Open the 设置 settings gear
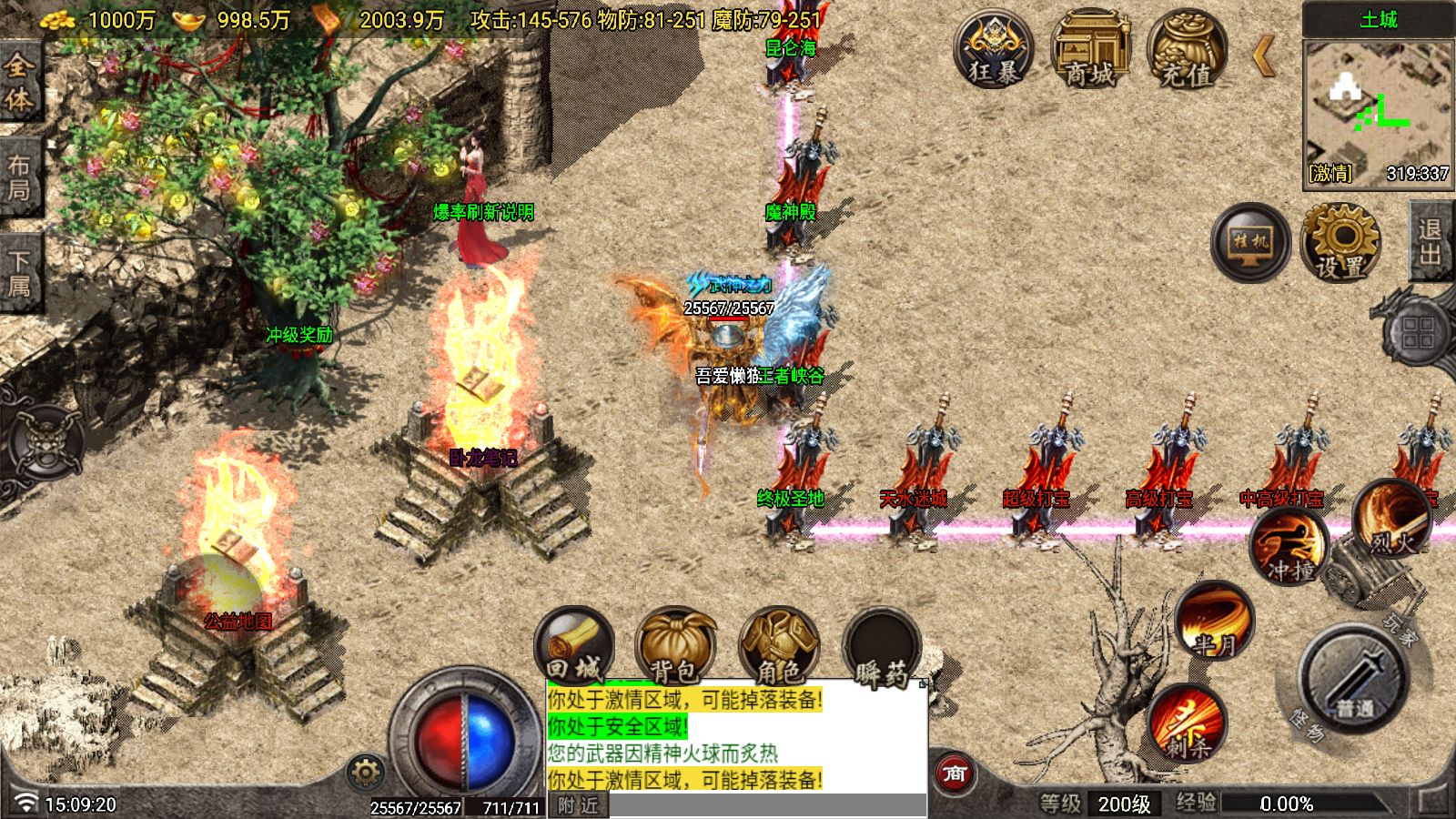 click(x=1341, y=242)
